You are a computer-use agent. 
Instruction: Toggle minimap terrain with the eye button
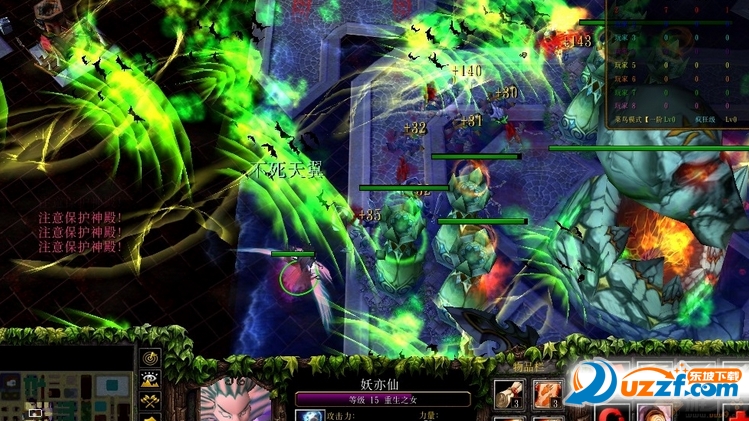pos(152,379)
